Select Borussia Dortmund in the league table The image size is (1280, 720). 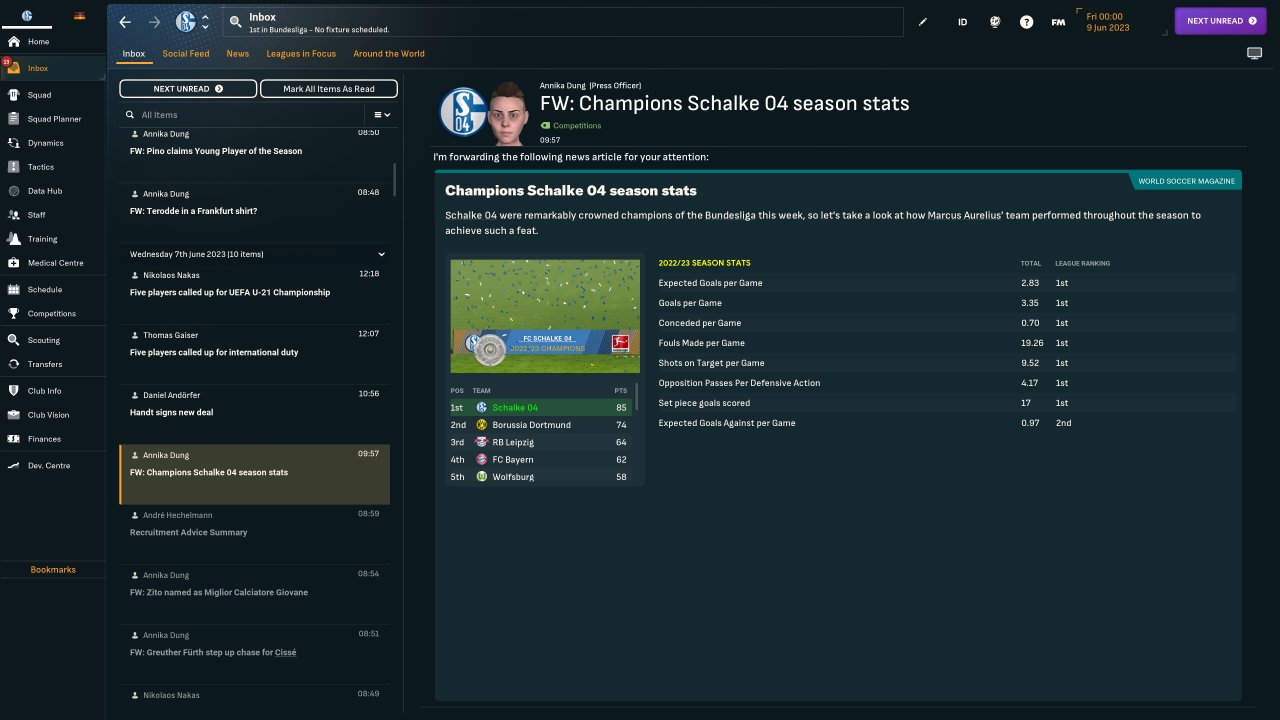point(531,425)
